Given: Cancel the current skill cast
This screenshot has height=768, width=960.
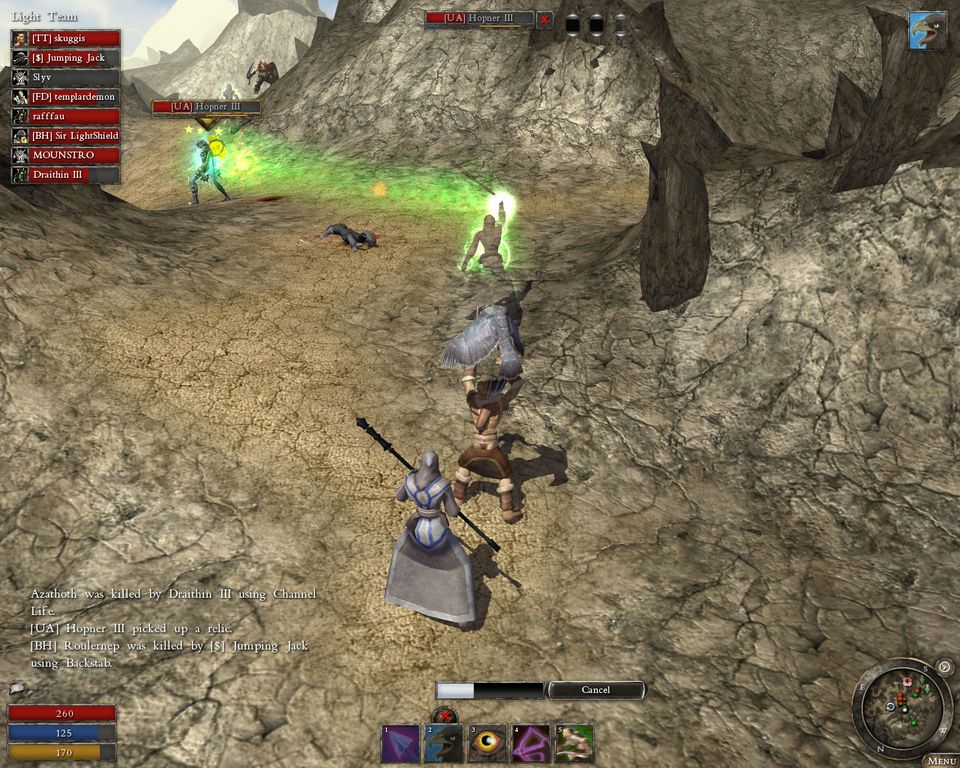Looking at the screenshot, I should coord(596,690).
